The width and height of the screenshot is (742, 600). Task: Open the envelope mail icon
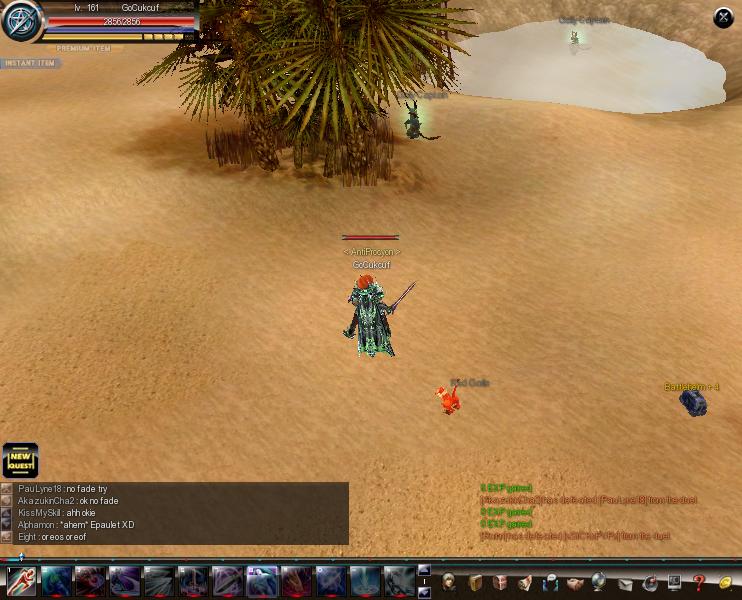pos(625,582)
